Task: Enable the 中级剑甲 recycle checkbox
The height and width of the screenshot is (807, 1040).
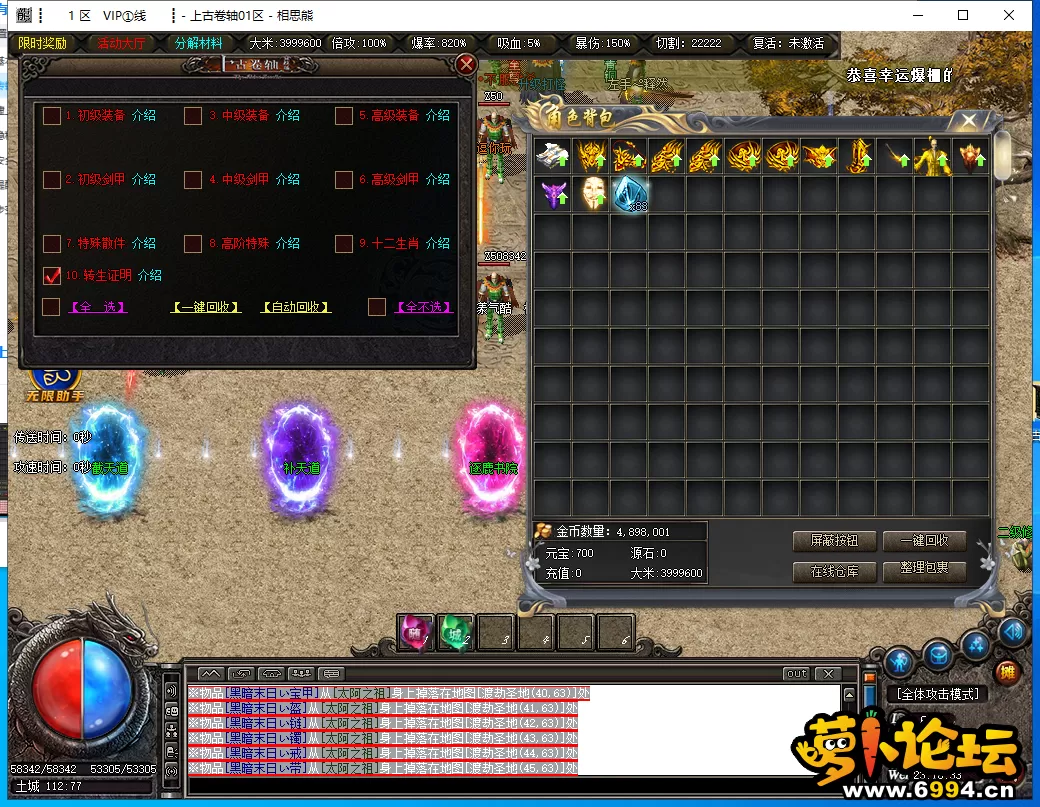Action: point(193,180)
